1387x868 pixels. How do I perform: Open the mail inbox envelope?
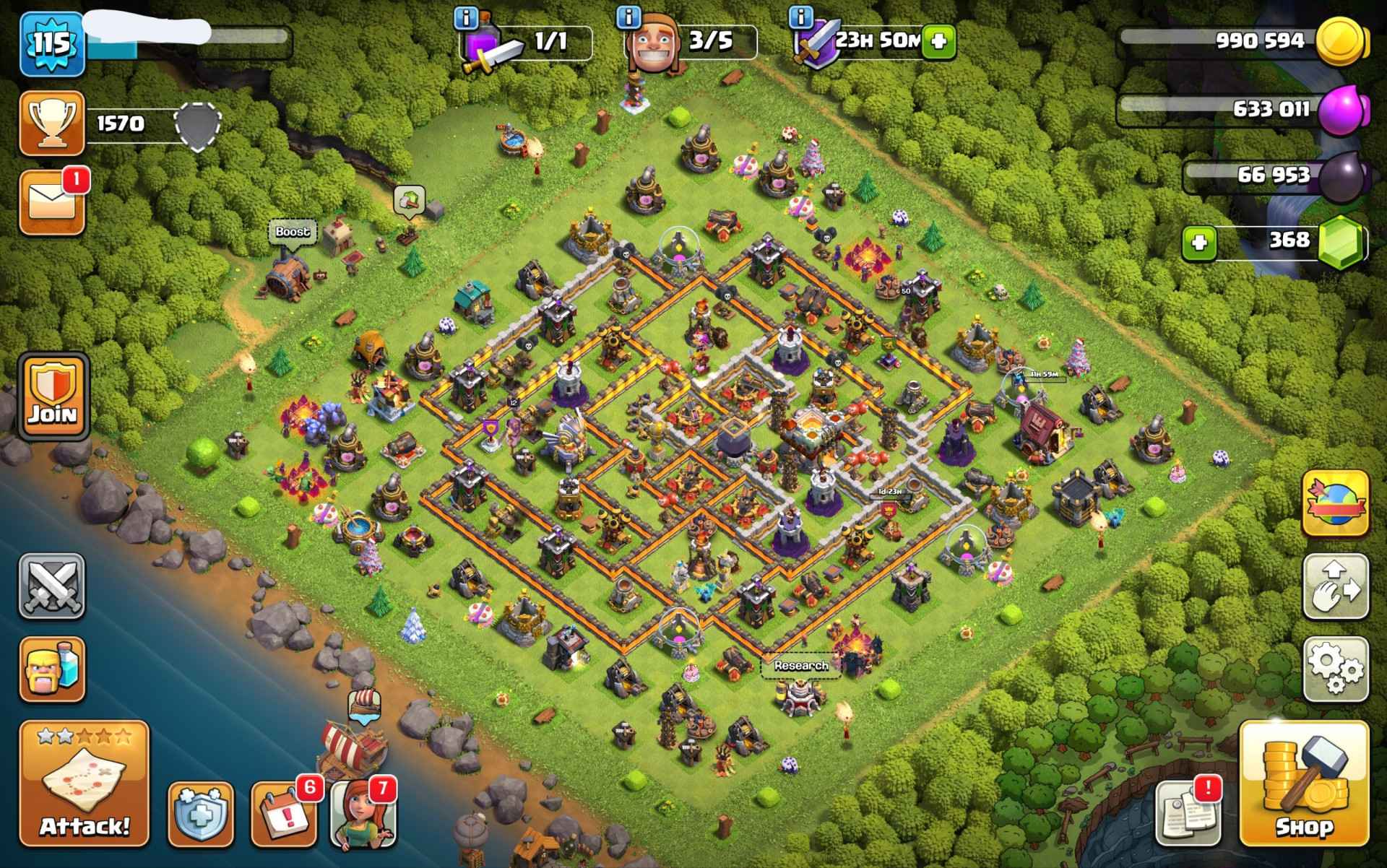52,203
